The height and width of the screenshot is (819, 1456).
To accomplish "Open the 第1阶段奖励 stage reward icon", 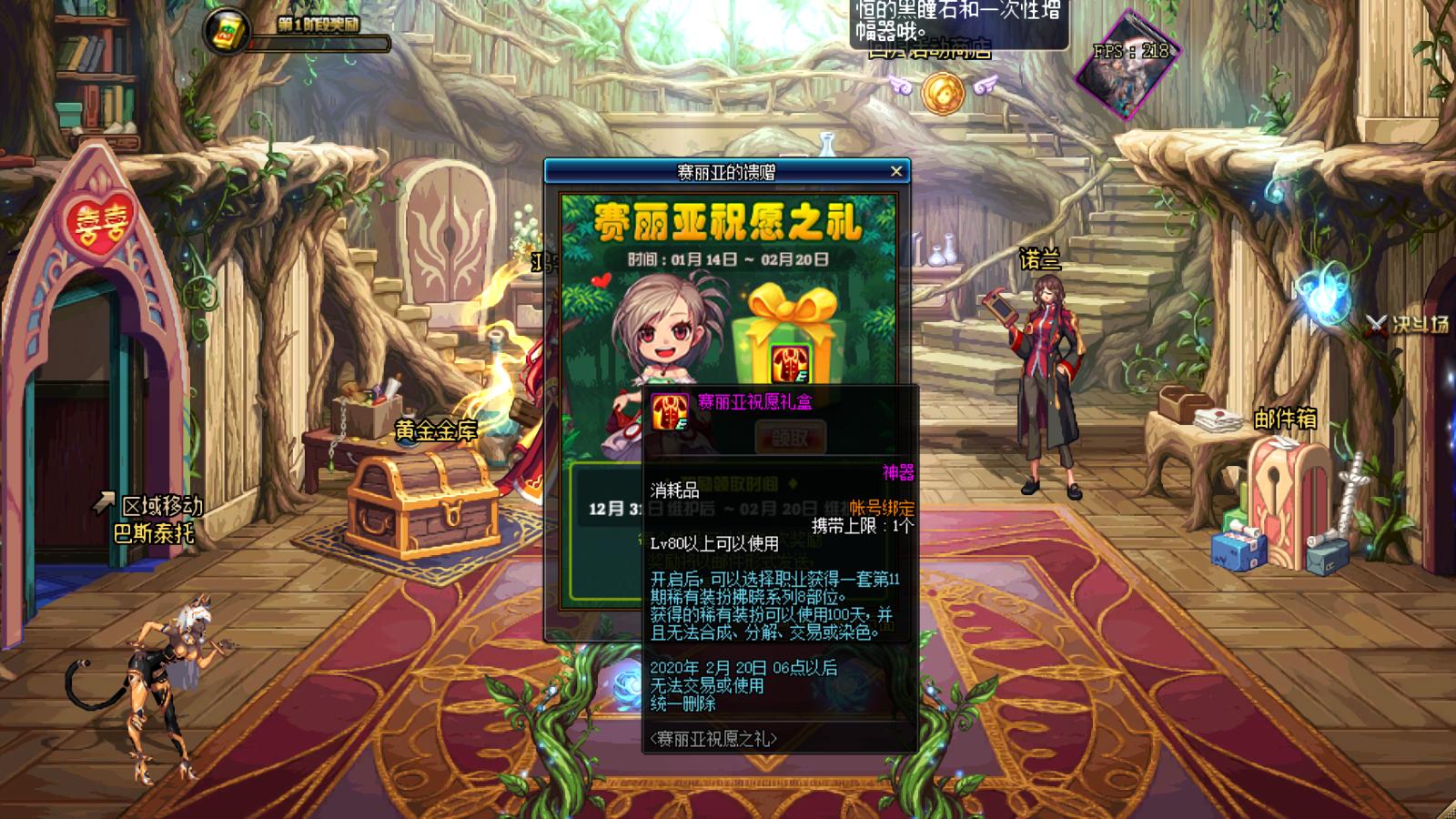I will coord(227,32).
